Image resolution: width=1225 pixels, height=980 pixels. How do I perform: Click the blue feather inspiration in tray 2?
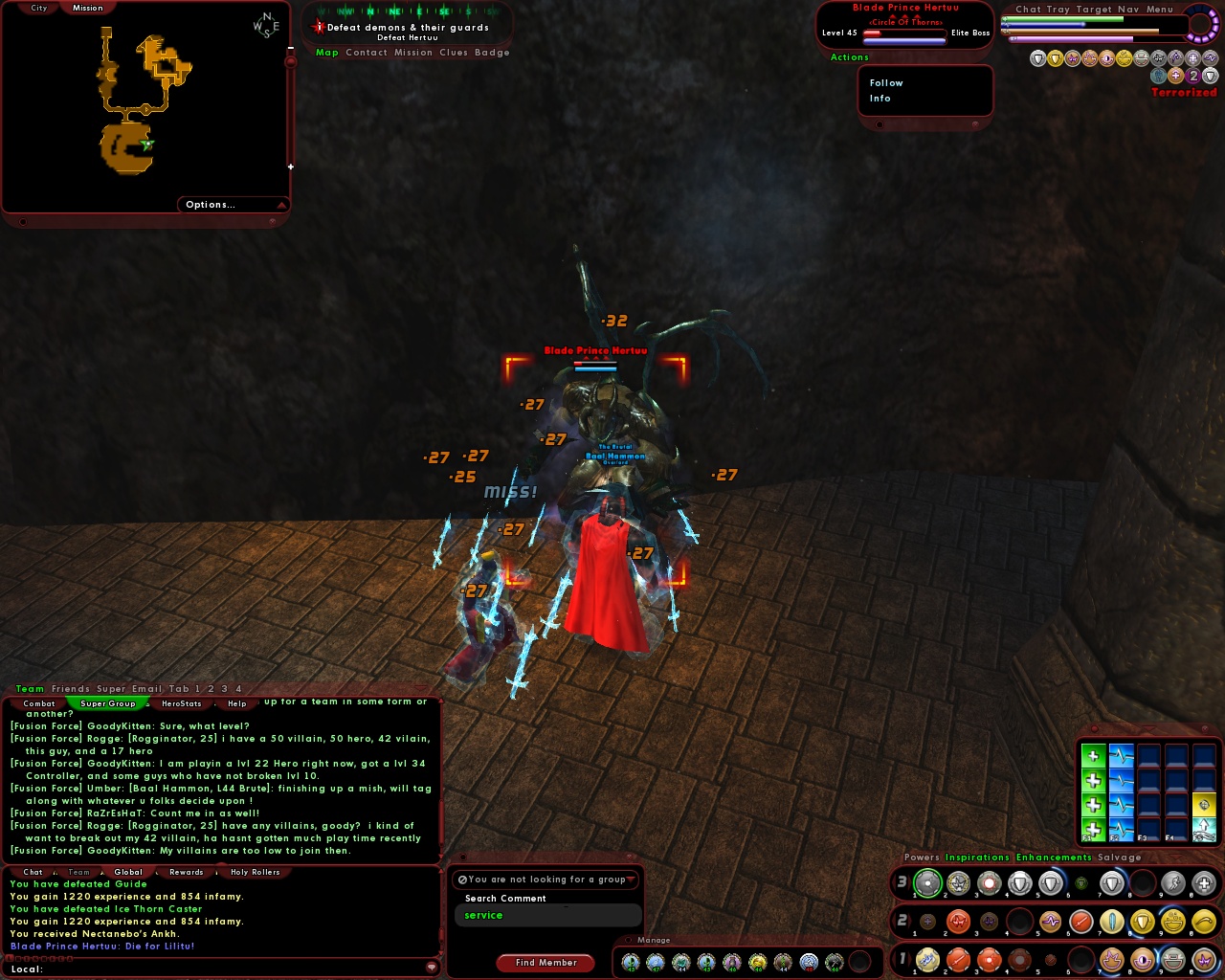pyautogui.click(x=1112, y=921)
